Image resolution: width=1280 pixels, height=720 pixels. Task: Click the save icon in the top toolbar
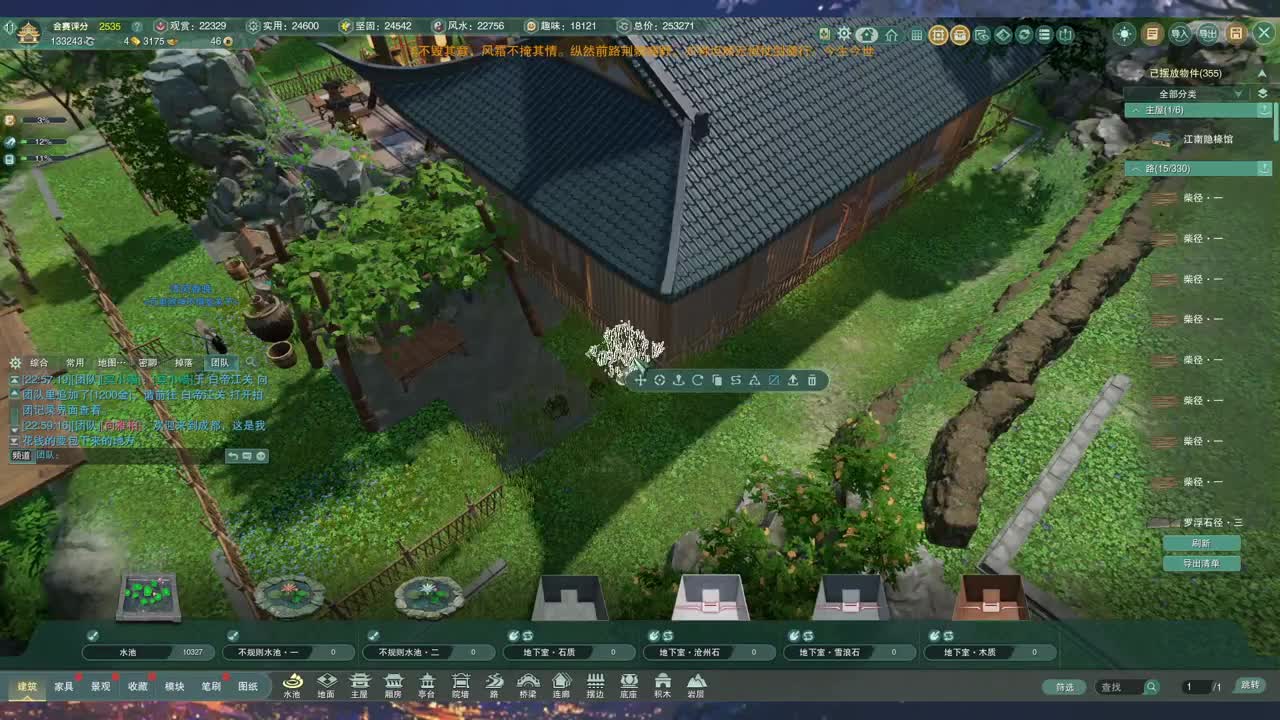click(x=1237, y=33)
